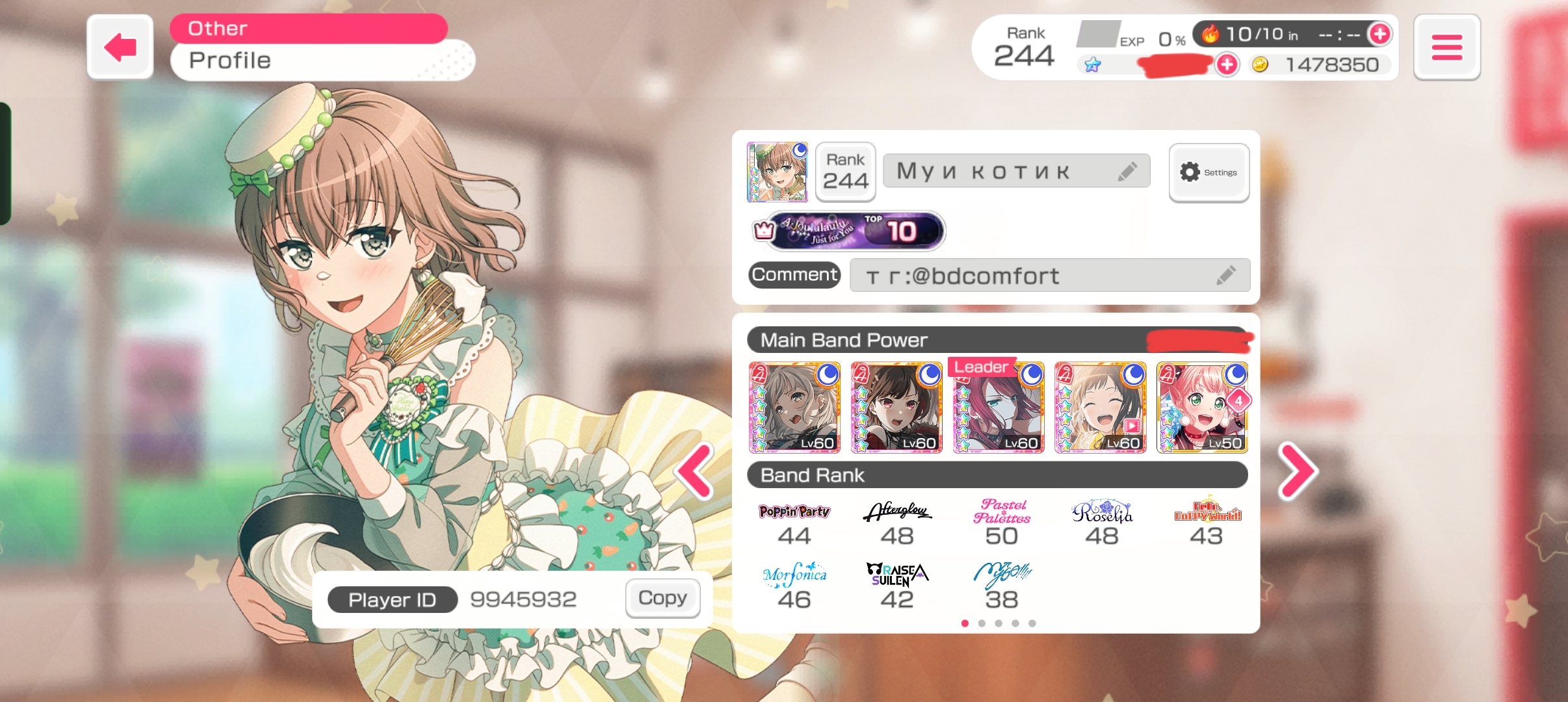The width and height of the screenshot is (1568, 702).
Task: Go back with the red arrow button
Action: pos(120,47)
